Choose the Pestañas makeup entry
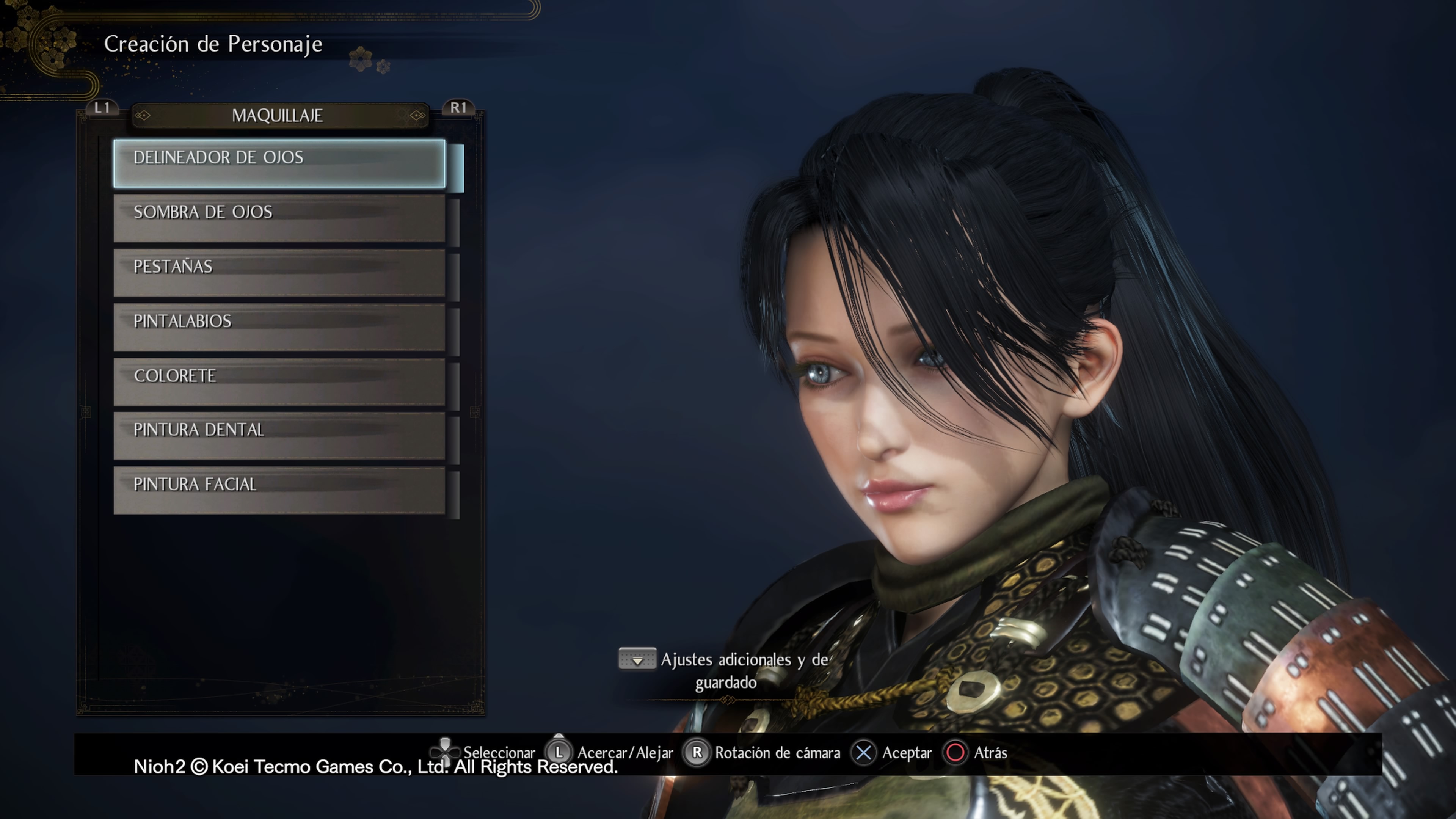1456x819 pixels. [x=279, y=273]
